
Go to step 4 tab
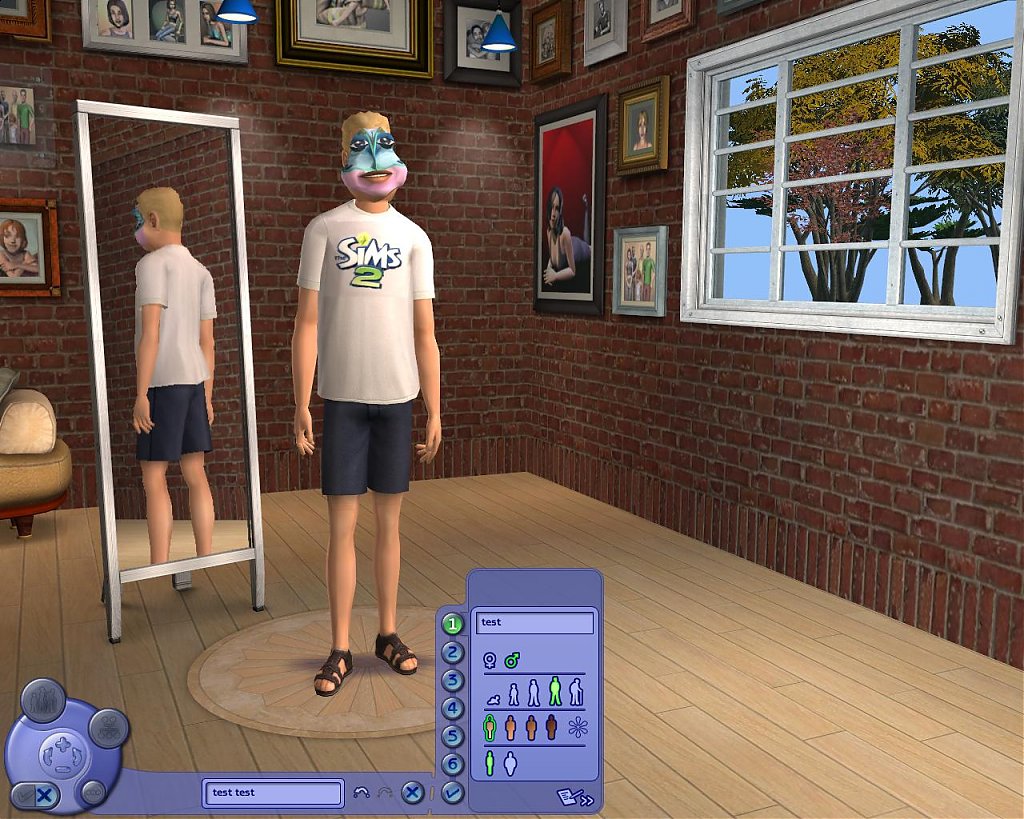[453, 709]
